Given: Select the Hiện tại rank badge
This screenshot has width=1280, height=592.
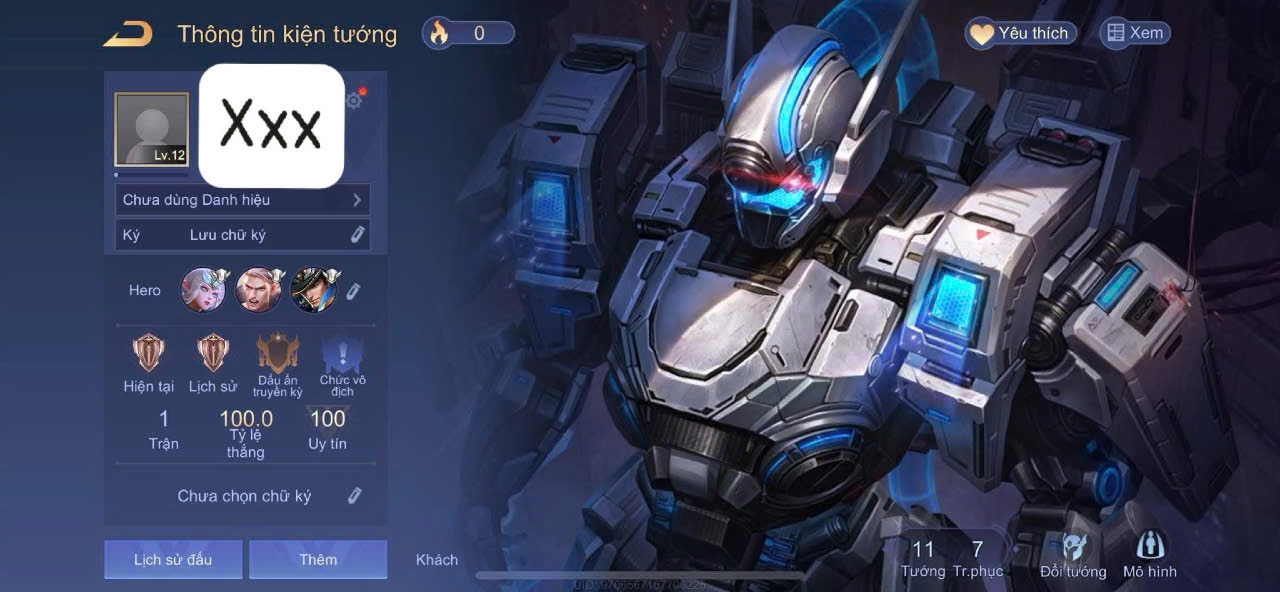Looking at the screenshot, I should pyautogui.click(x=149, y=353).
